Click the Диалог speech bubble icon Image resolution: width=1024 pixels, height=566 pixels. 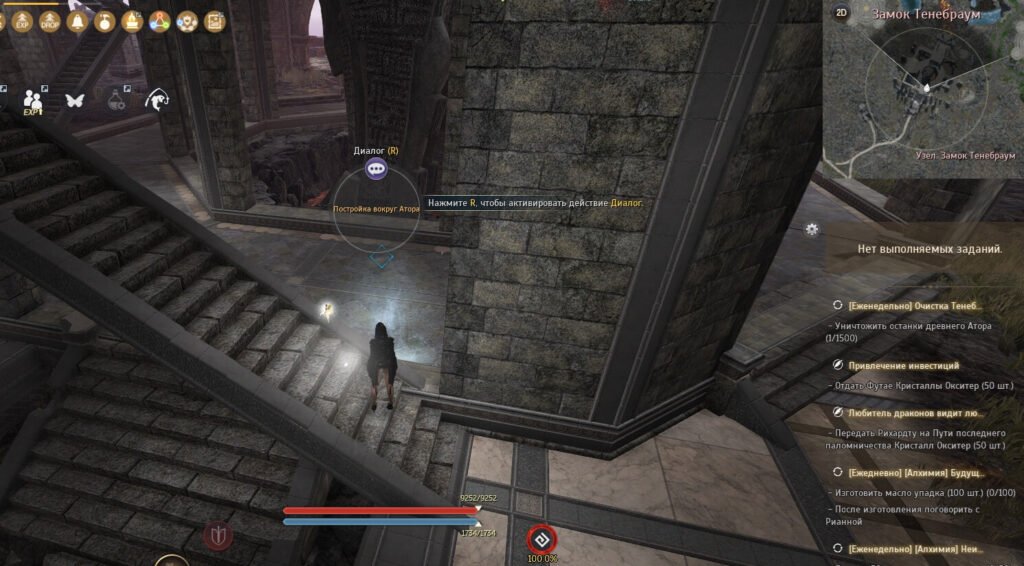(x=376, y=170)
